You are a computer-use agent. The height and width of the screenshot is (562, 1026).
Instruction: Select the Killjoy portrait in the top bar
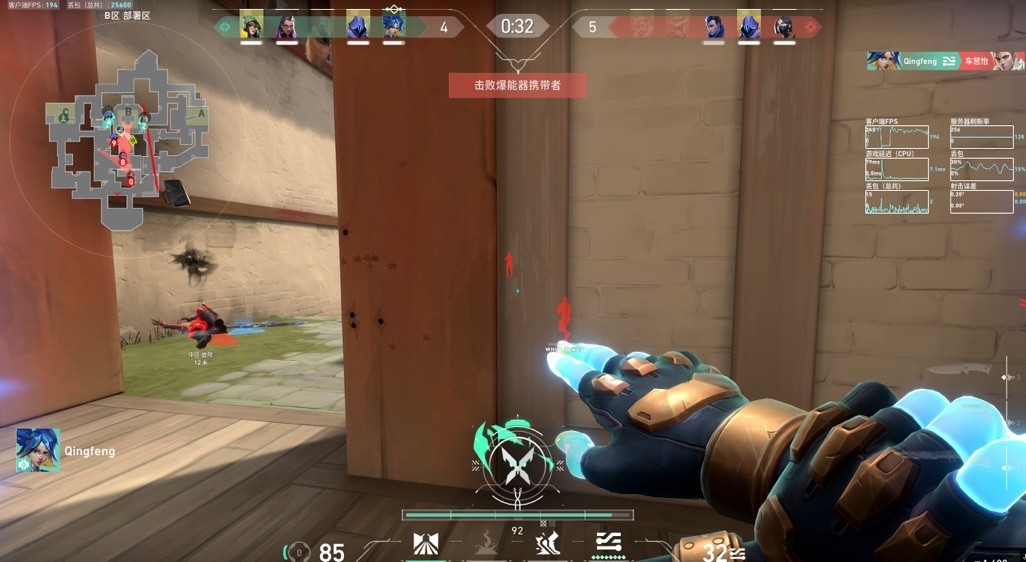[x=252, y=27]
